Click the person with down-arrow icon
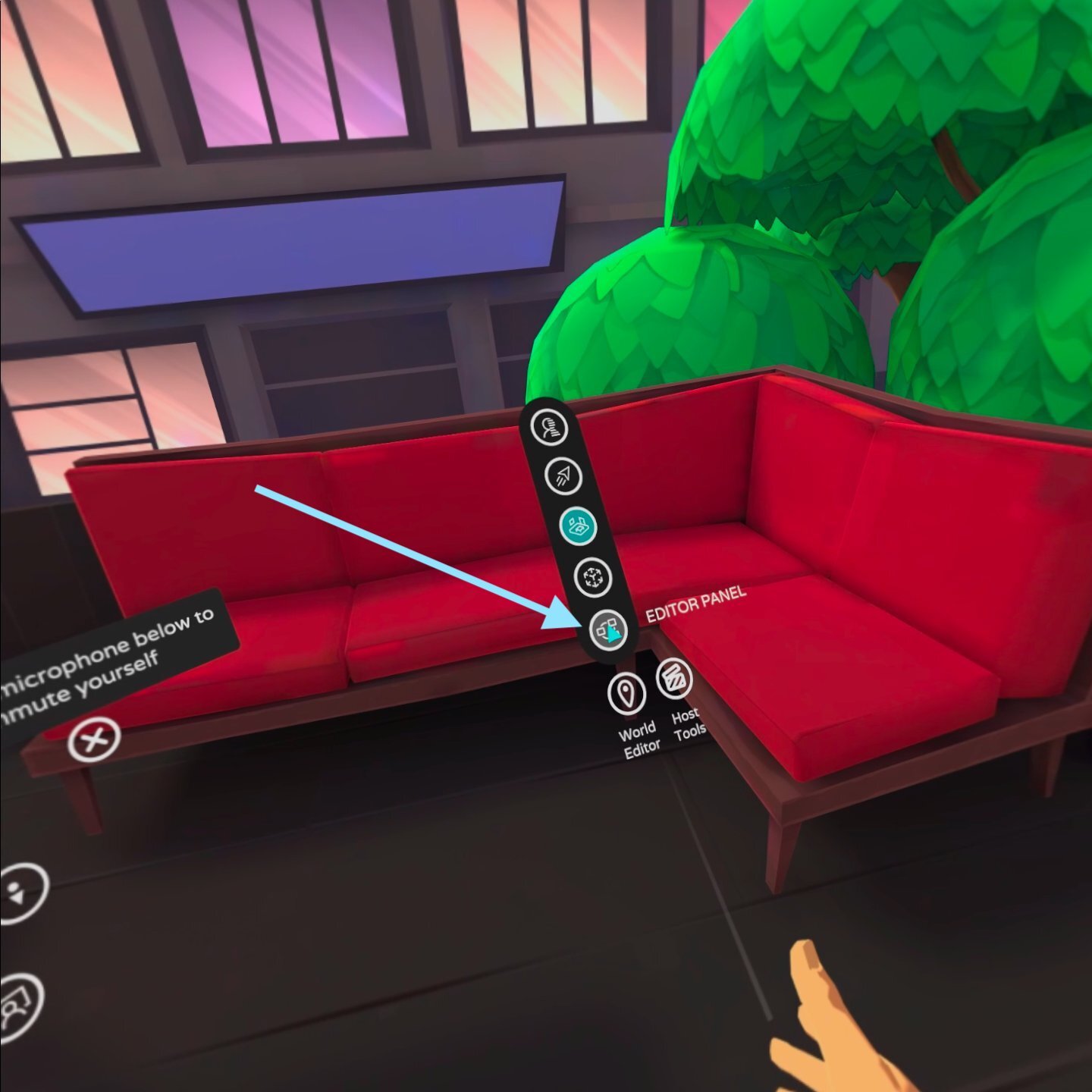 pos(18,893)
